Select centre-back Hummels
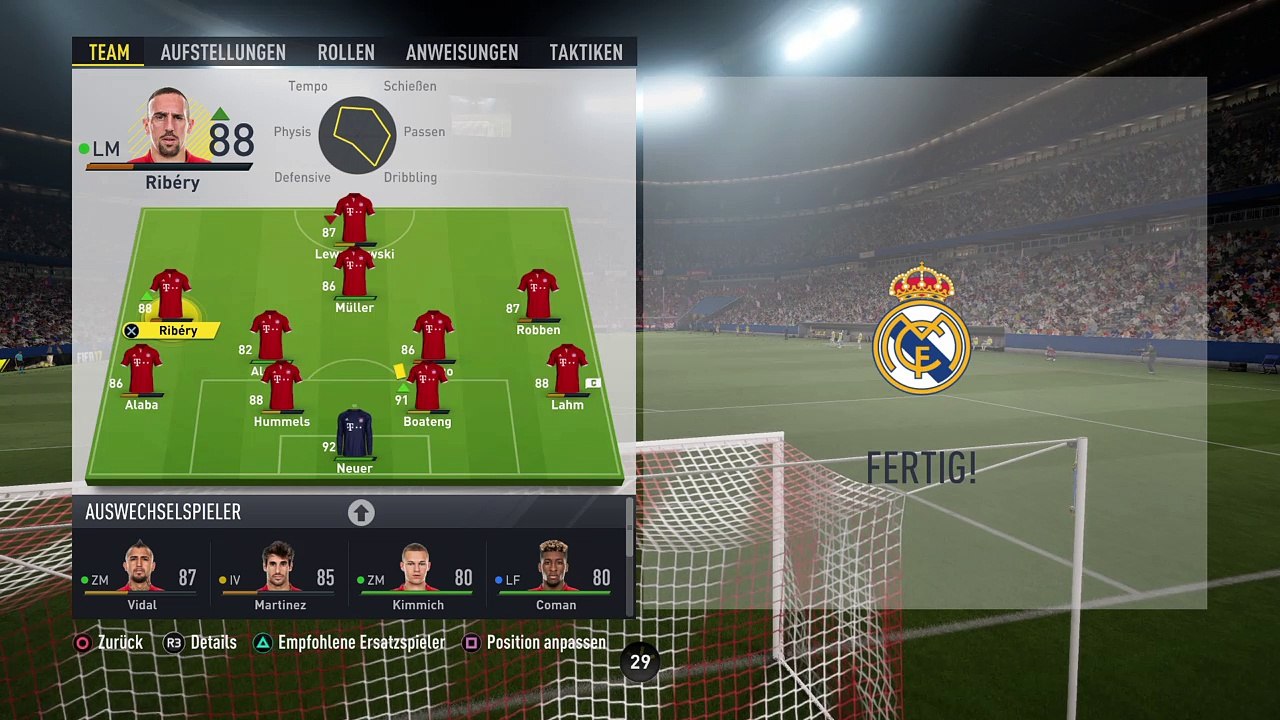 [x=281, y=387]
